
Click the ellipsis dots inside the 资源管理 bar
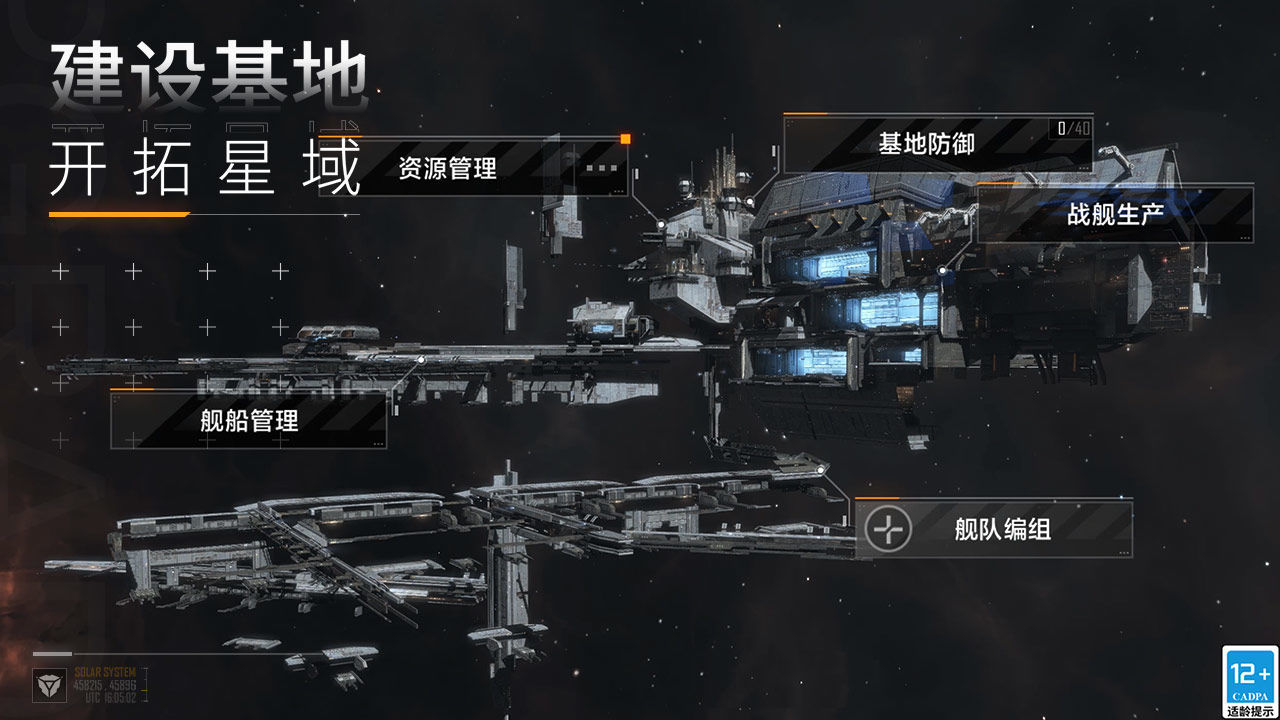pos(600,167)
